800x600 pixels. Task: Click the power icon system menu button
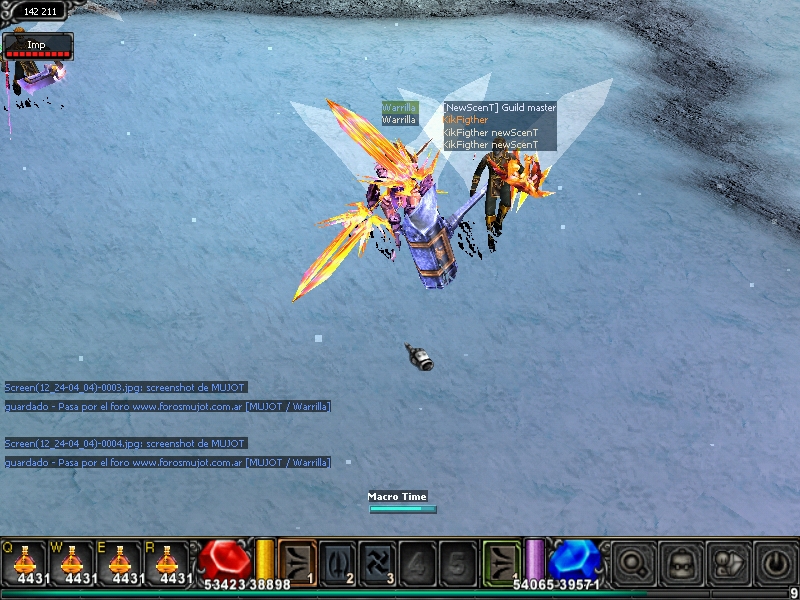coord(775,562)
